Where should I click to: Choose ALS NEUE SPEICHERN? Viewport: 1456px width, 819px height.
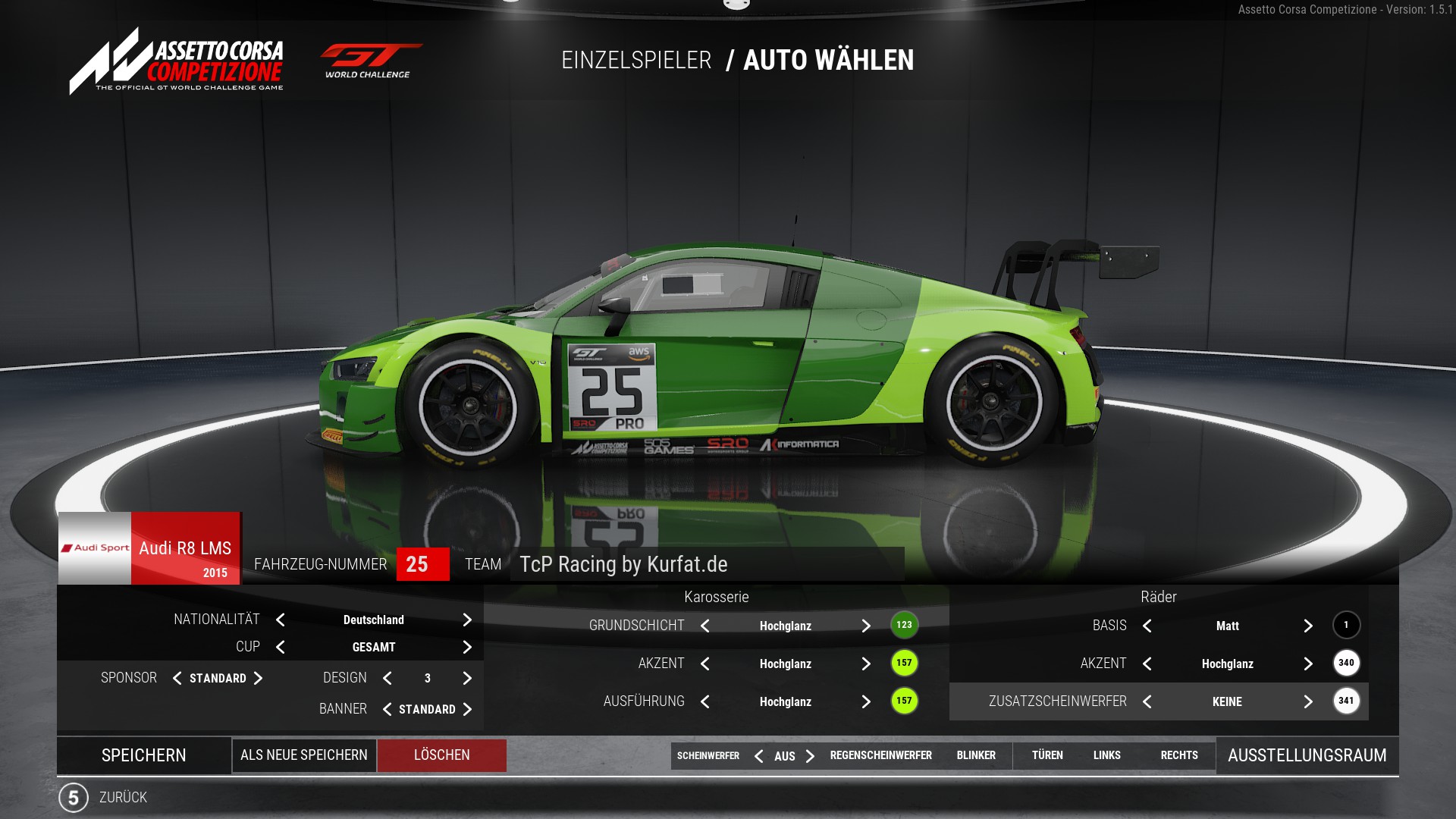pyautogui.click(x=304, y=755)
